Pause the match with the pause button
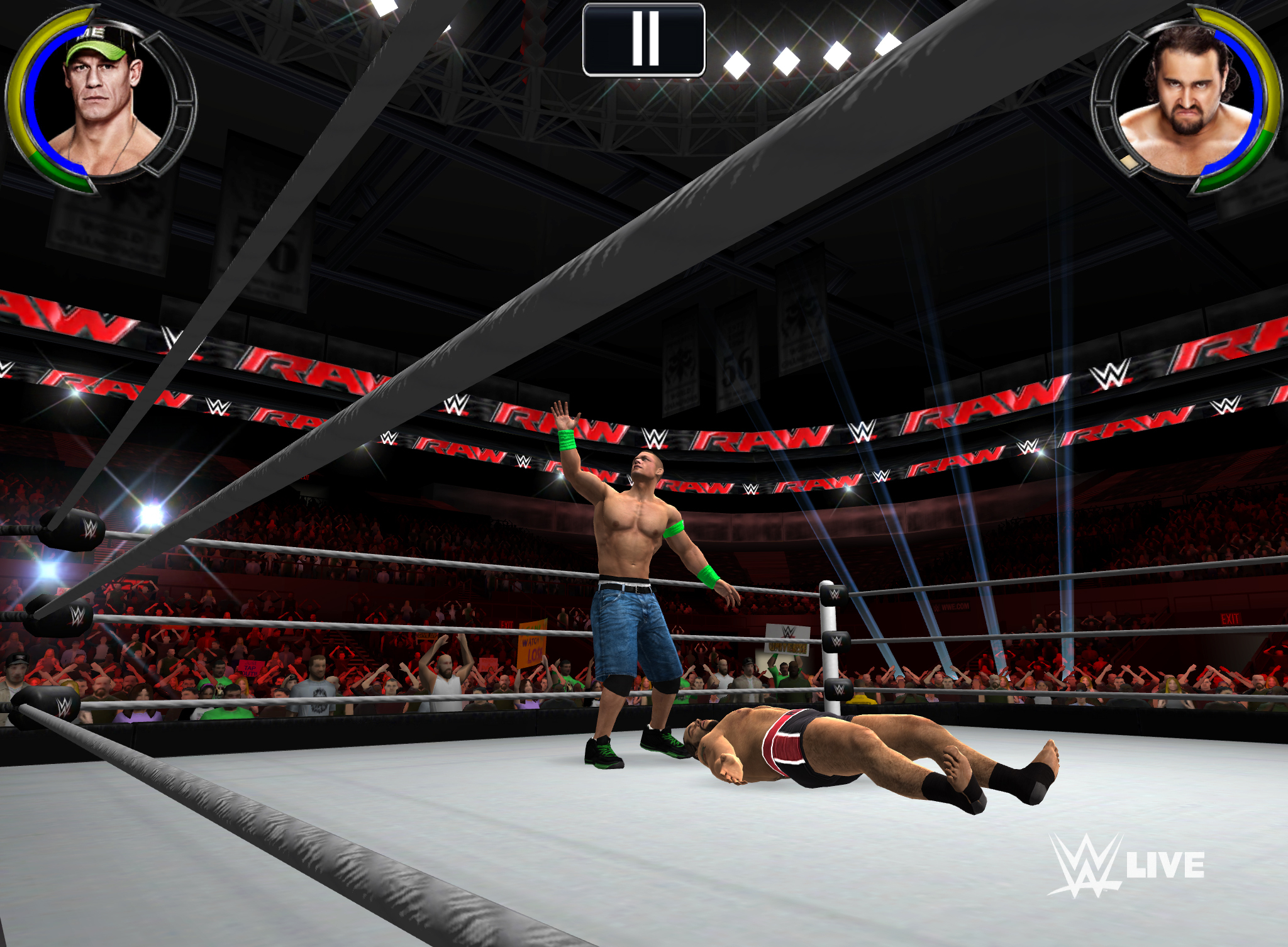Screen dimensions: 1288x947 [x=643, y=39]
